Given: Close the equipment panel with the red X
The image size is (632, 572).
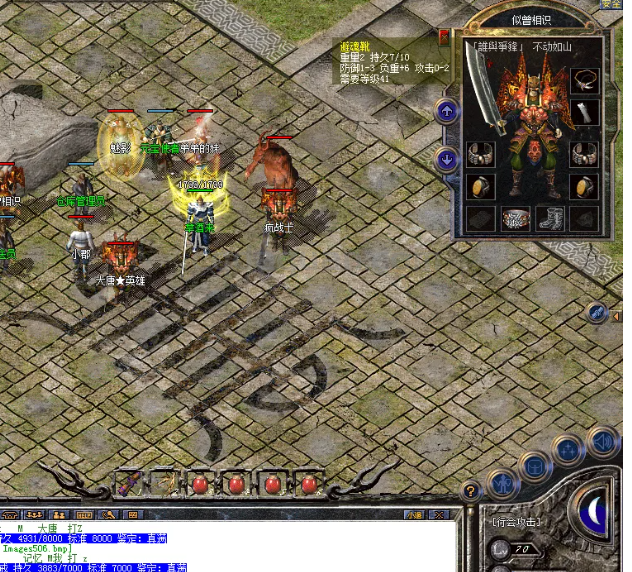Looking at the screenshot, I should [444, 36].
